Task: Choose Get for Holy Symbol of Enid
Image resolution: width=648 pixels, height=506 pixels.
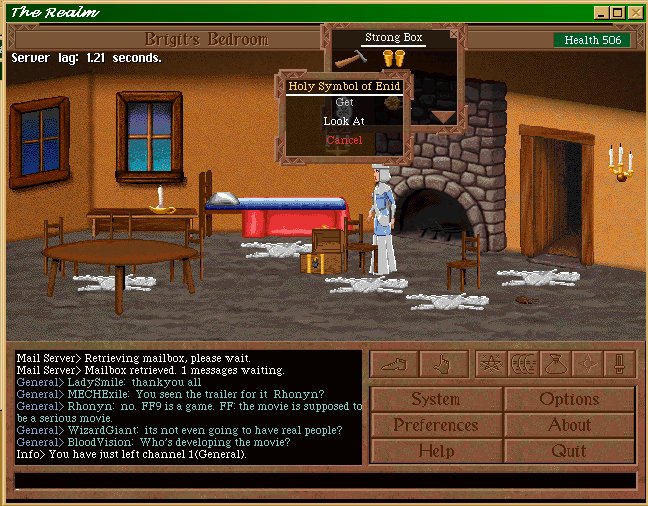Action: (344, 102)
